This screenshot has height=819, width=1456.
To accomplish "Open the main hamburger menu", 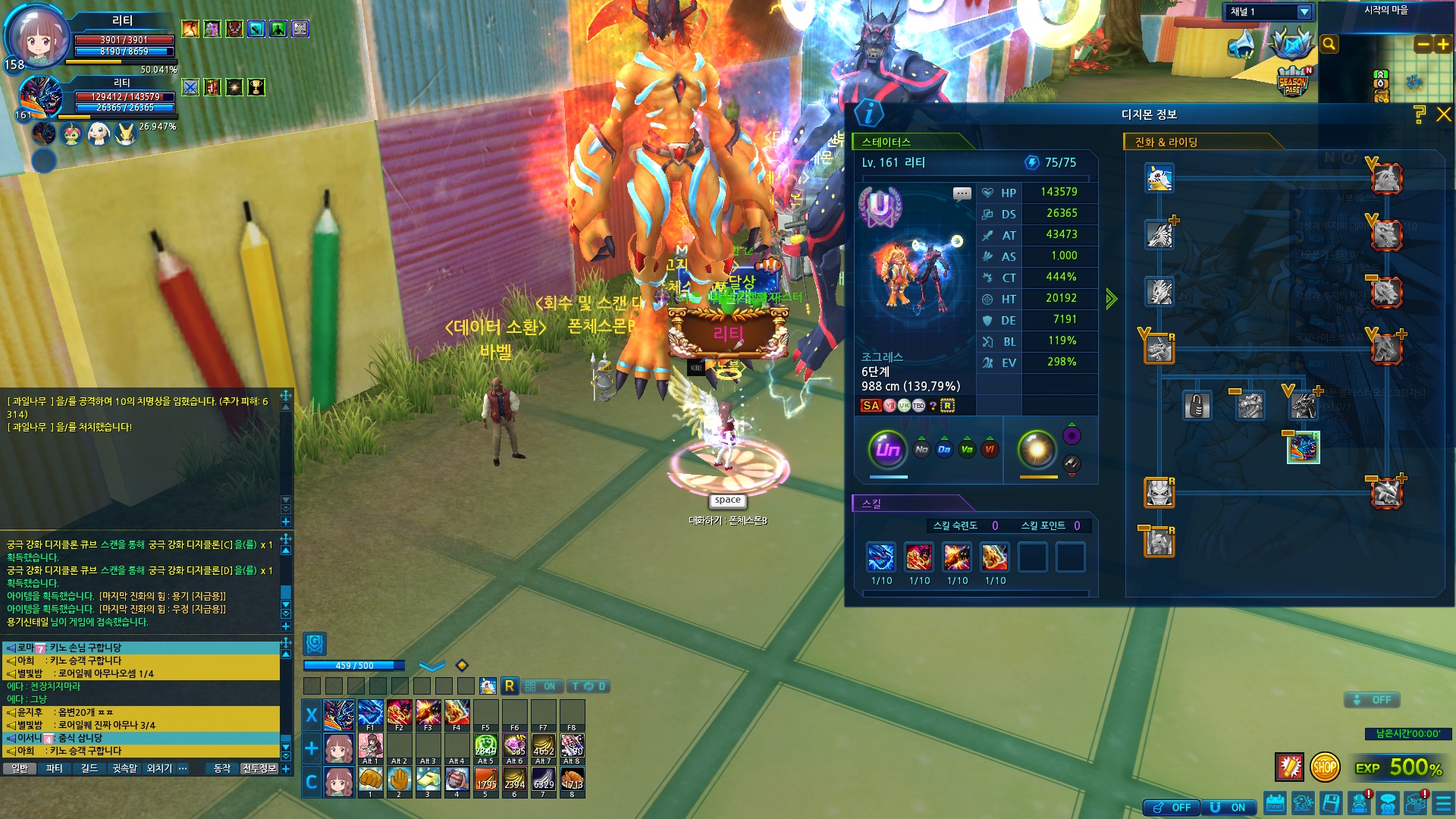I will [x=1443, y=803].
